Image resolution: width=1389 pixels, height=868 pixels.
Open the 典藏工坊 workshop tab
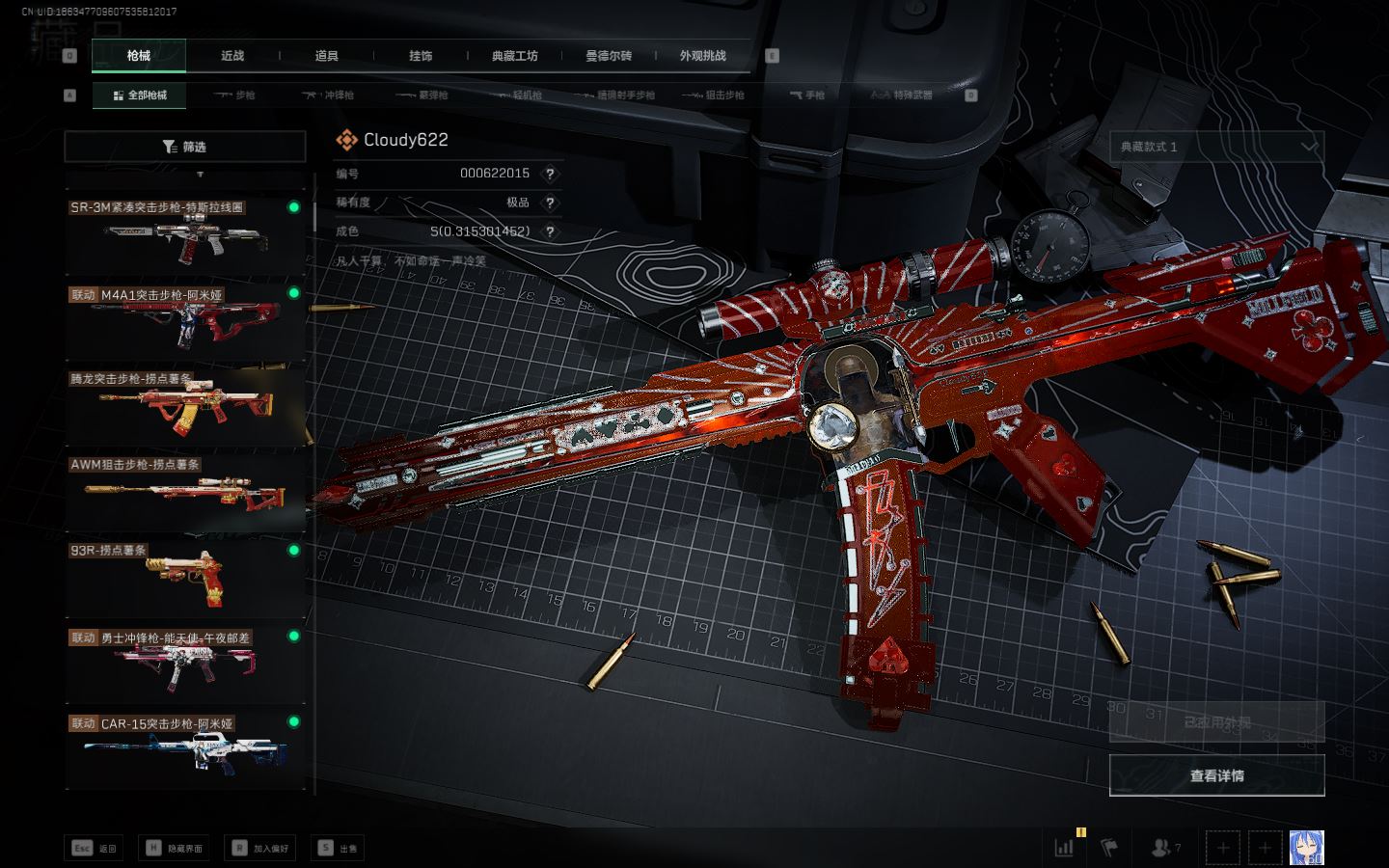click(514, 56)
